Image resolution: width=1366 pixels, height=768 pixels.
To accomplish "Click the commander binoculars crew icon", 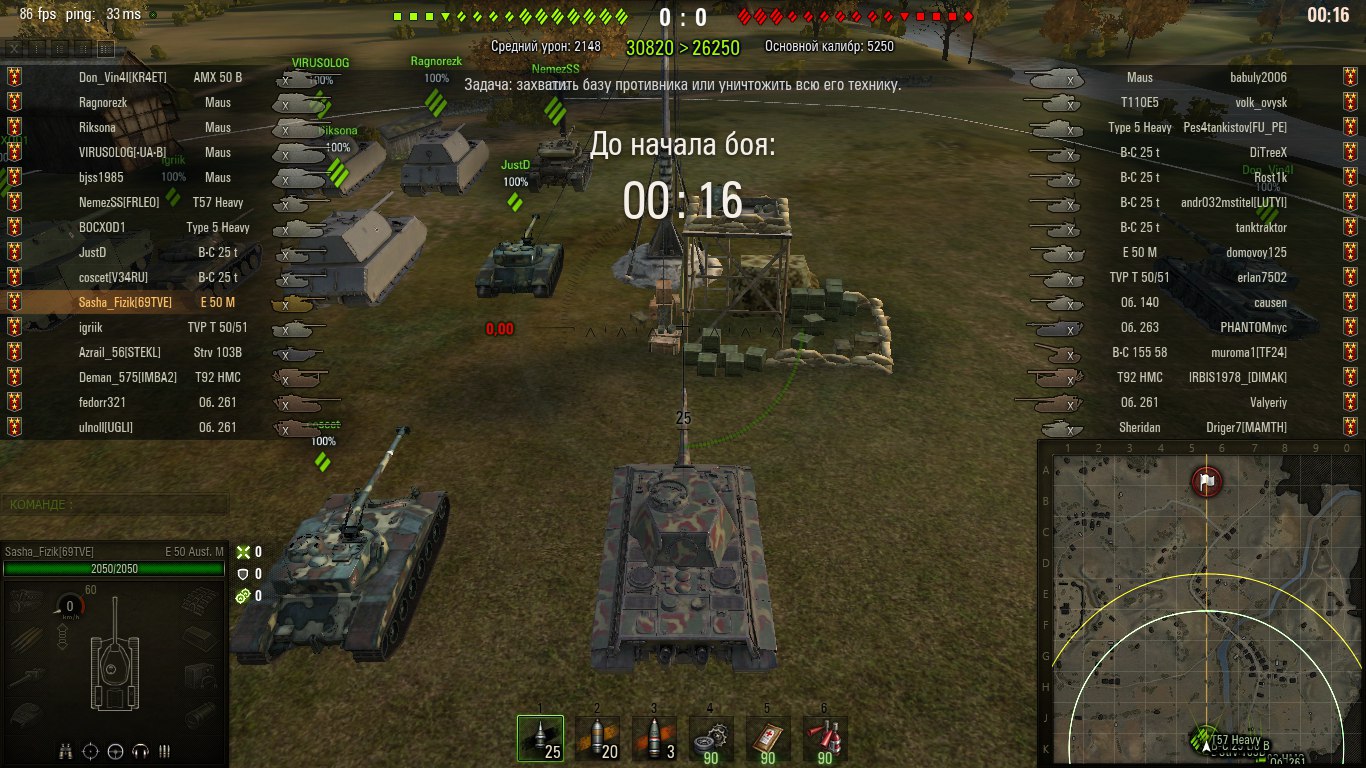I will click(67, 751).
